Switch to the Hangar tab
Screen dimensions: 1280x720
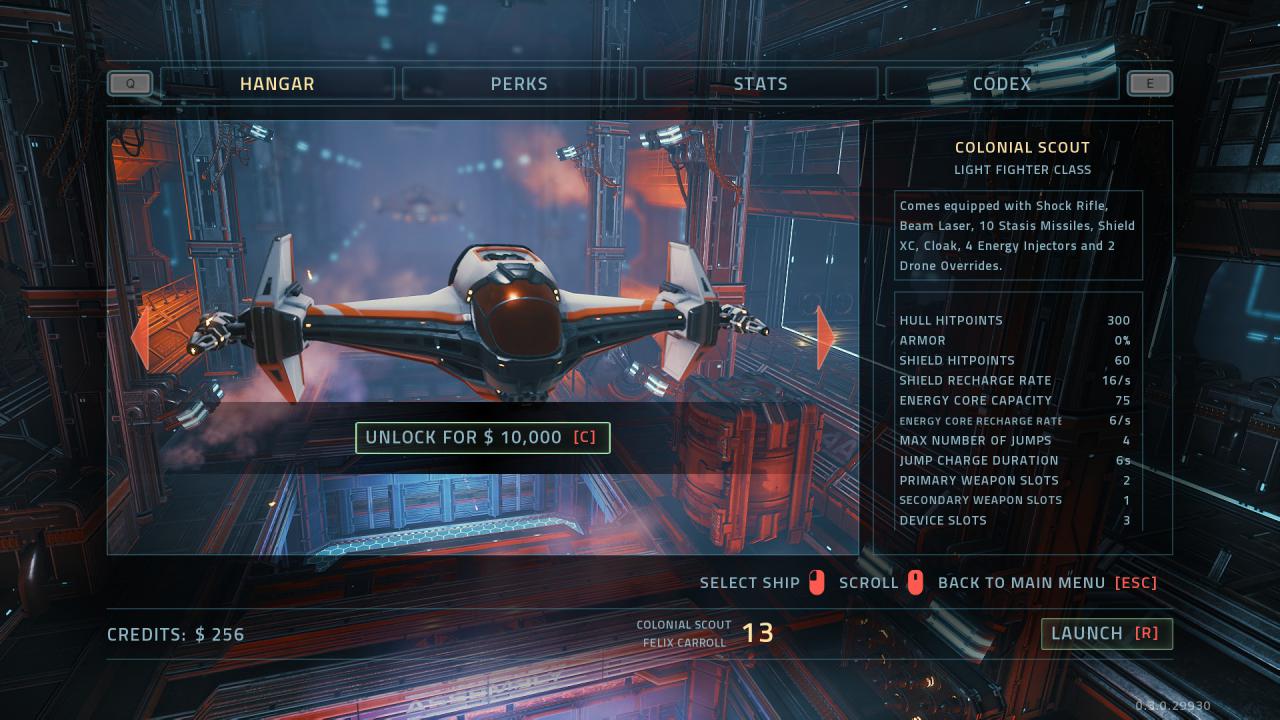[x=277, y=84]
